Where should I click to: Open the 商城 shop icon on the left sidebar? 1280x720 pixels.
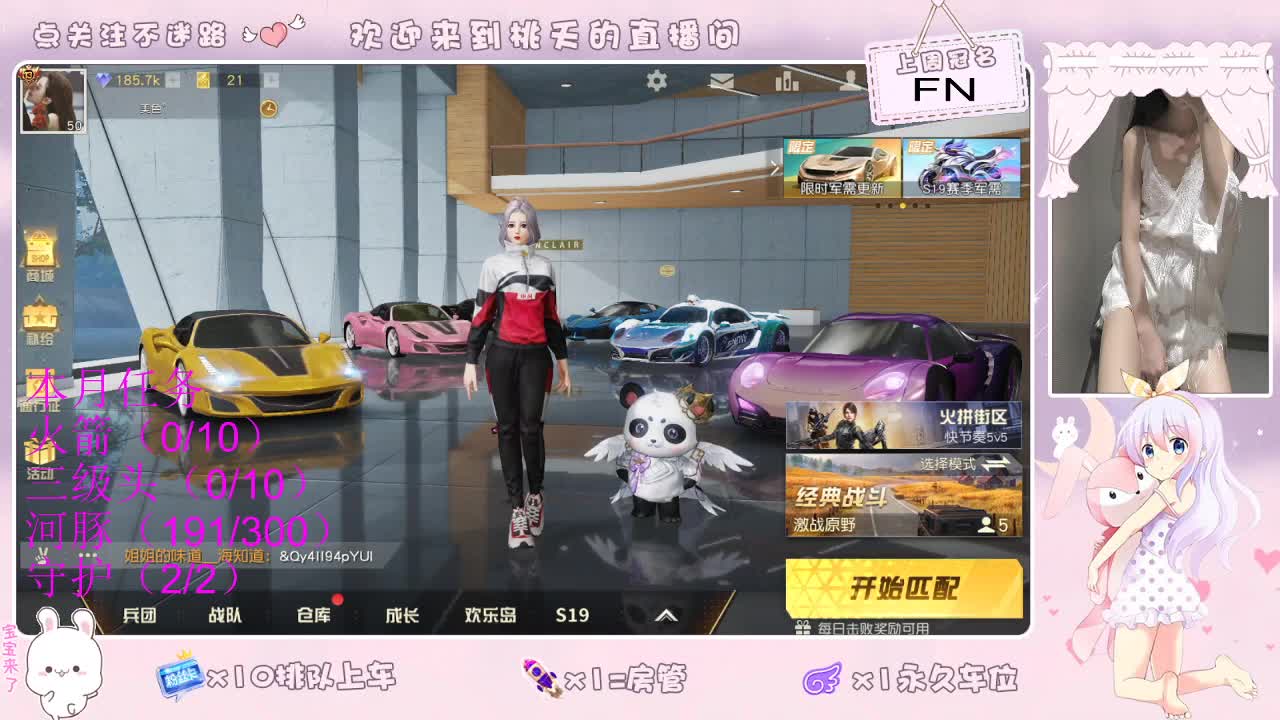40,250
